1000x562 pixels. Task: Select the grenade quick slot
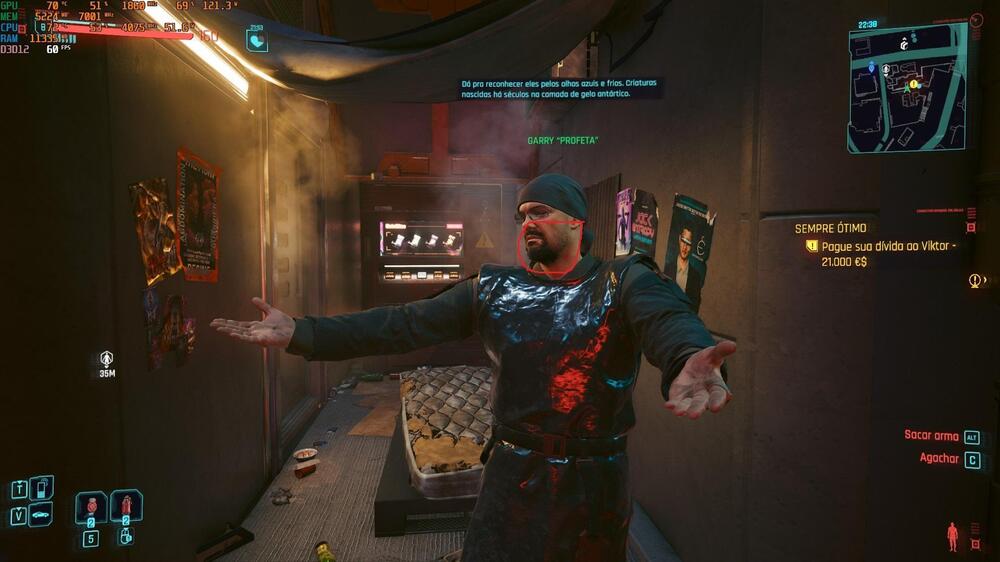[x=91, y=506]
